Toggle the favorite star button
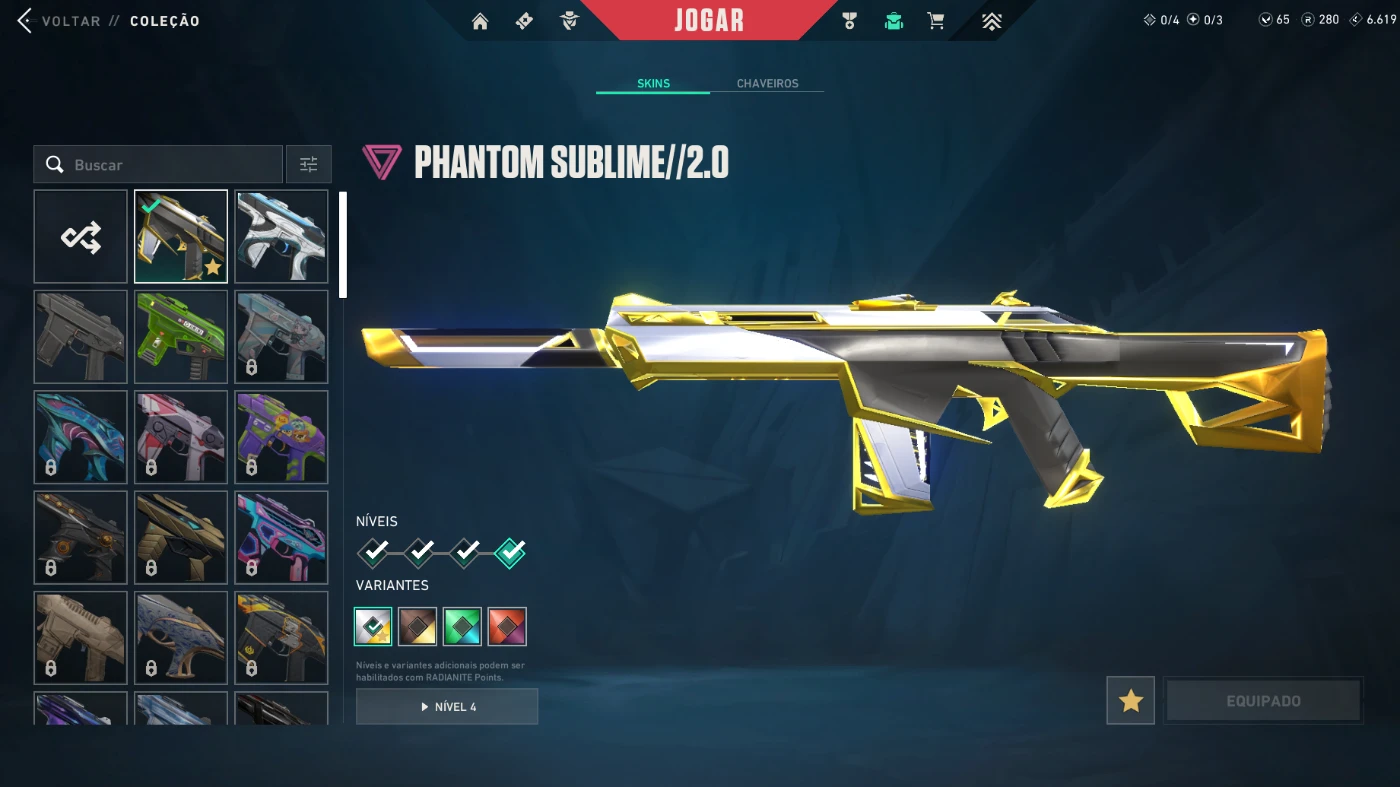The image size is (1400, 787). point(1131,701)
